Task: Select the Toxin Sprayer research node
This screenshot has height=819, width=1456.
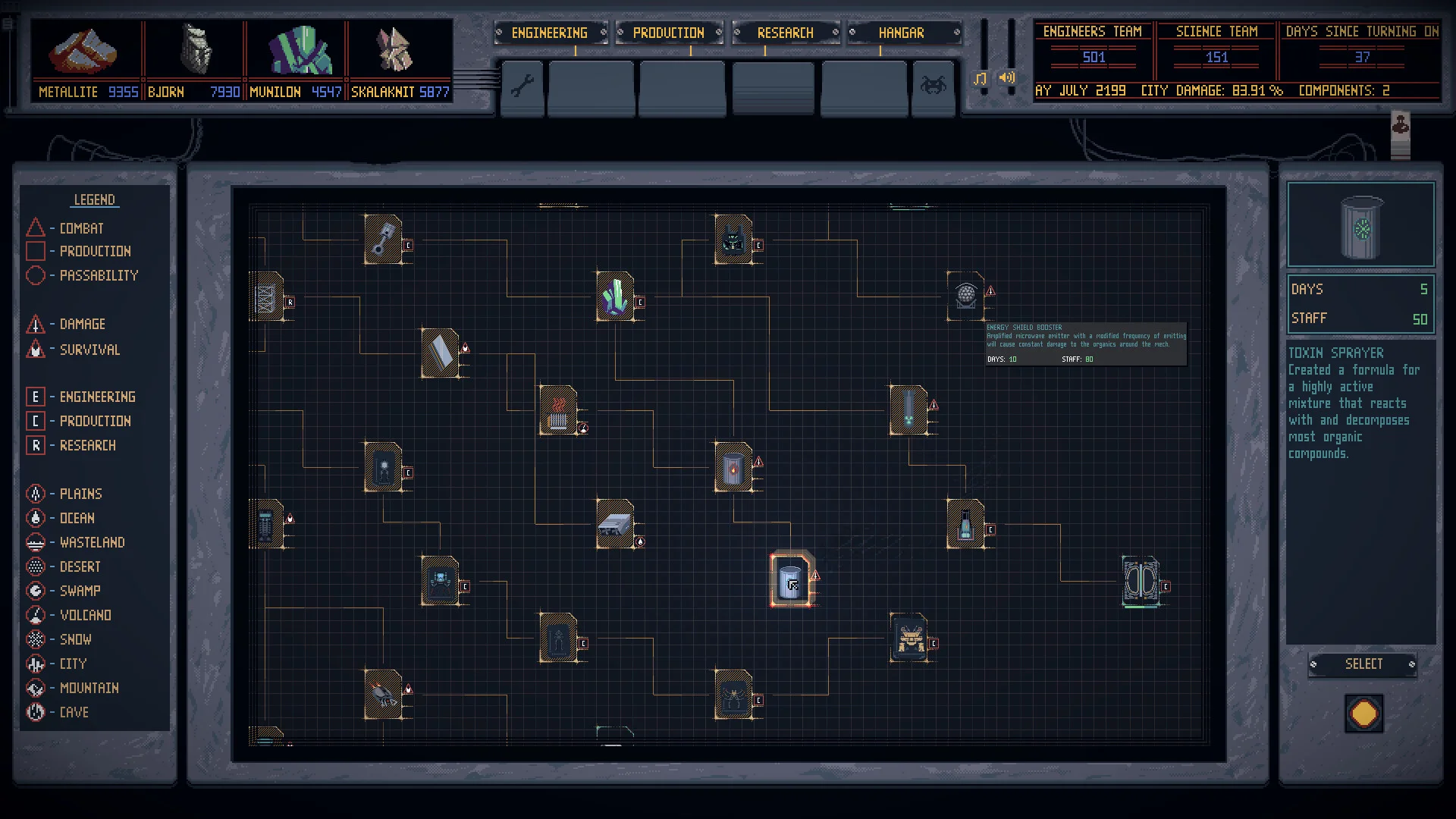Action: (x=790, y=581)
